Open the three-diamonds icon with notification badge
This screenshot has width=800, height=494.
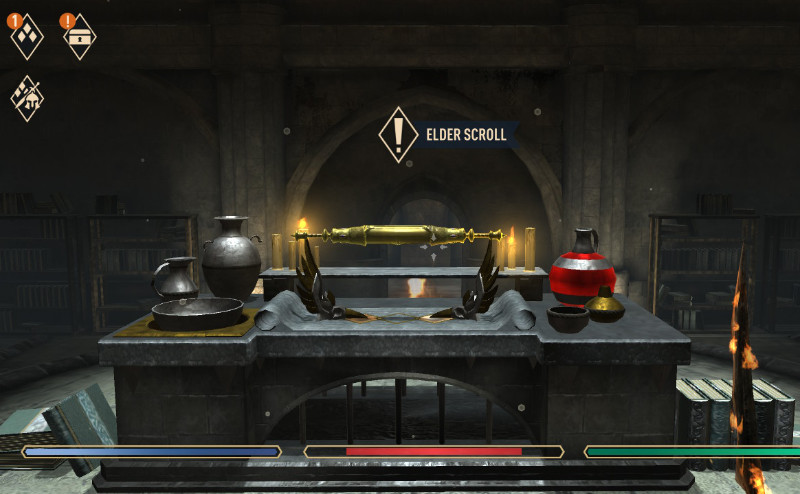pyautogui.click(x=27, y=36)
